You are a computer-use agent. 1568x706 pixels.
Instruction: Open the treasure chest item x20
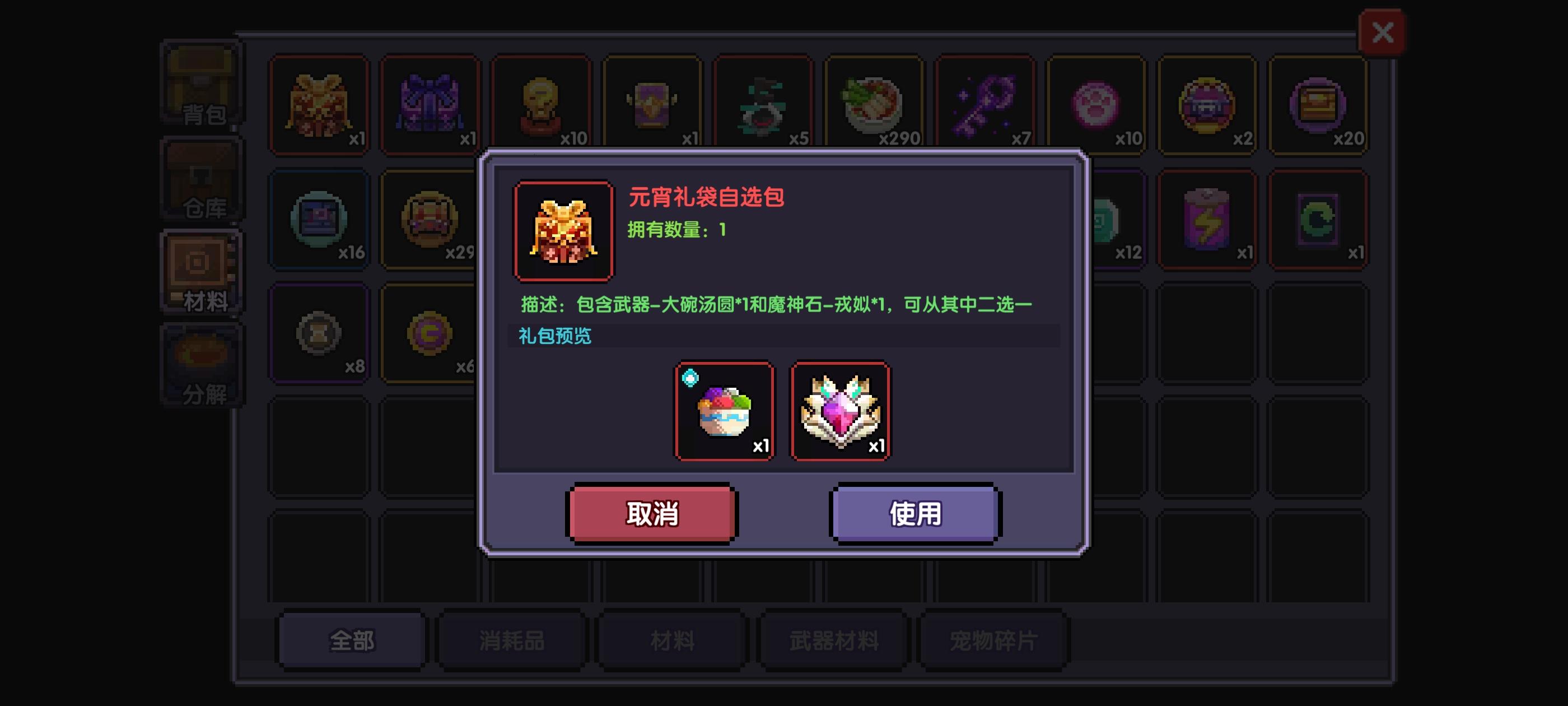[1320, 104]
